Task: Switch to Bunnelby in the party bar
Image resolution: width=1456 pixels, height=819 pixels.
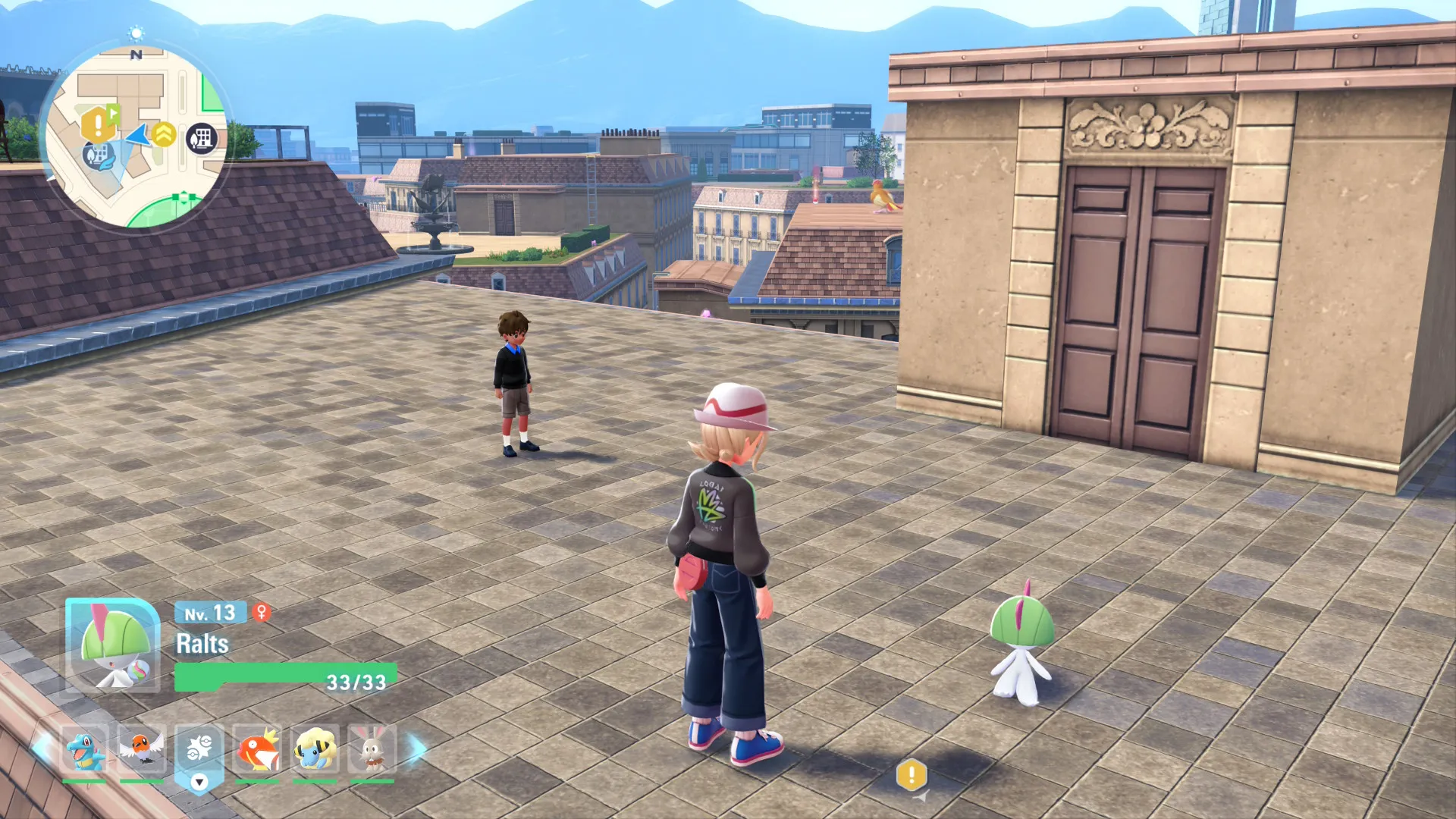Action: tap(372, 749)
